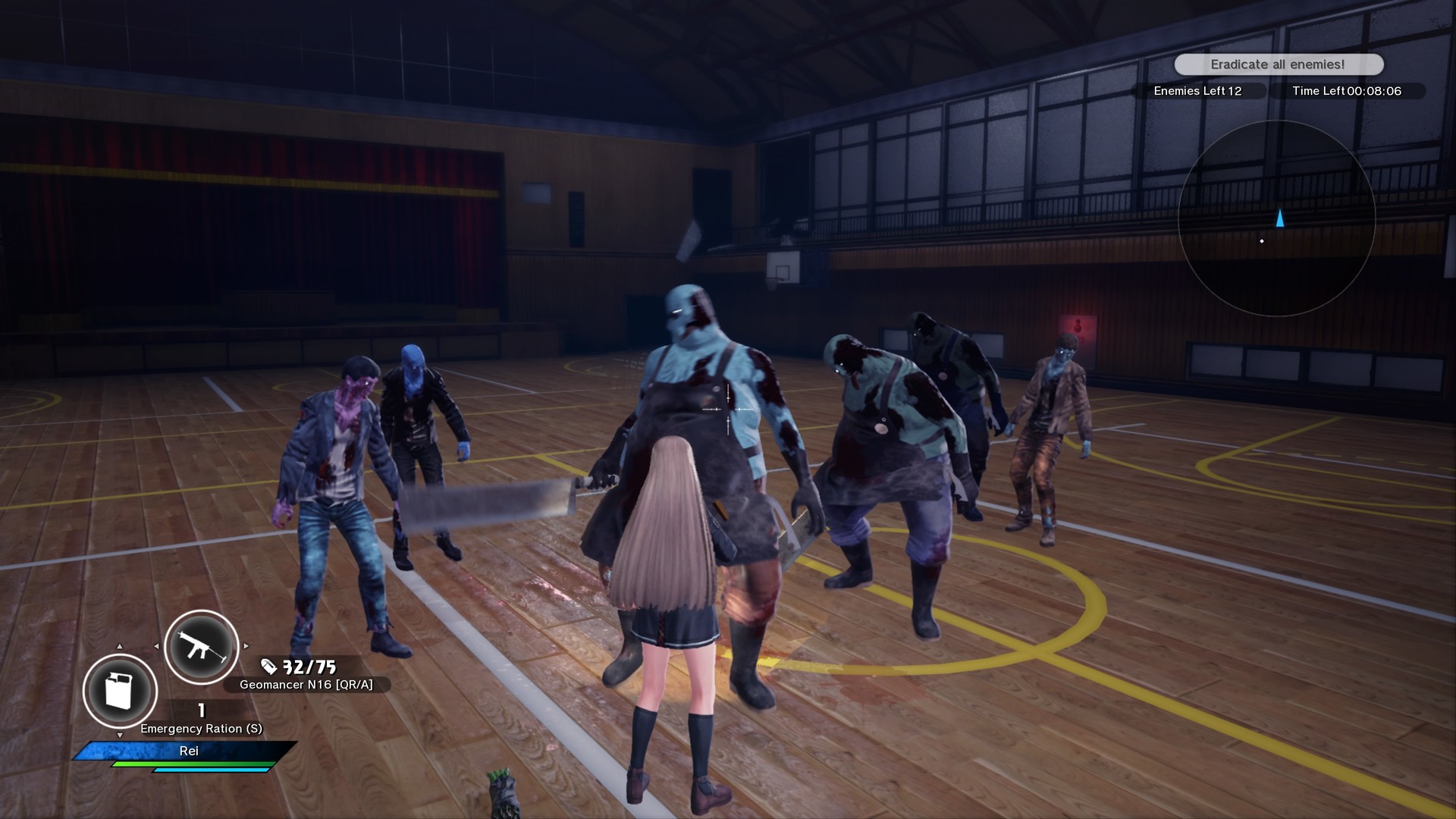
Task: Select the Rei character nameplate
Action: (190, 752)
